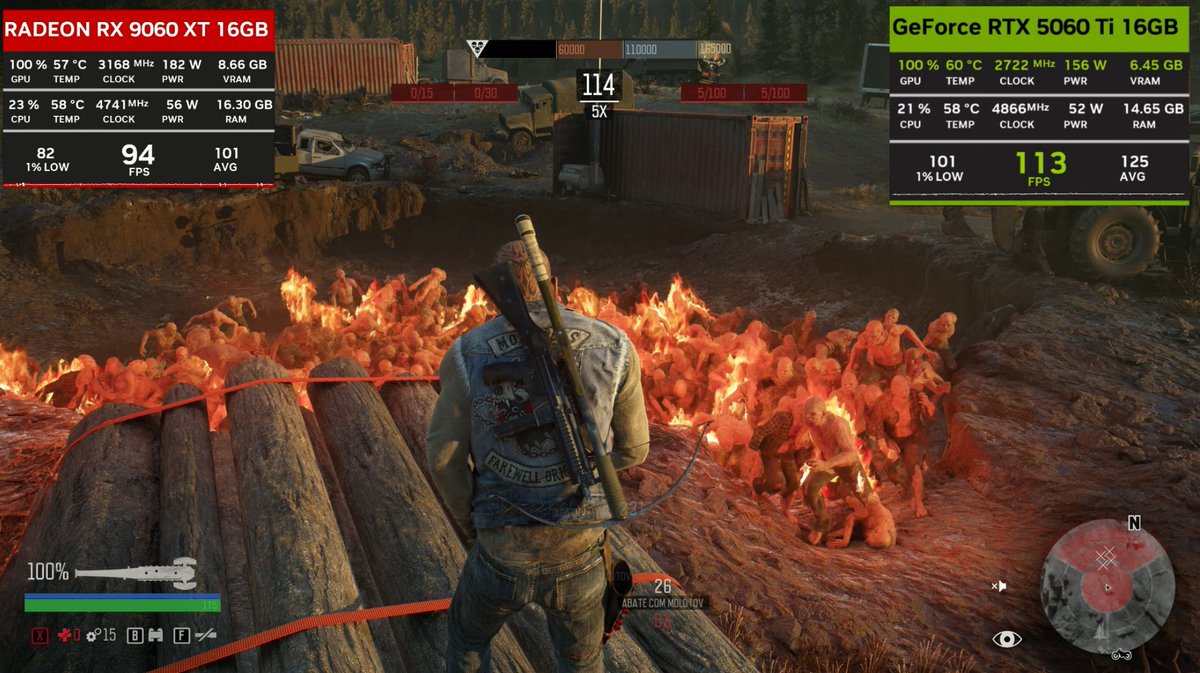This screenshot has height=673, width=1200.
Task: Click the binoculars icon
Action: 155,635
